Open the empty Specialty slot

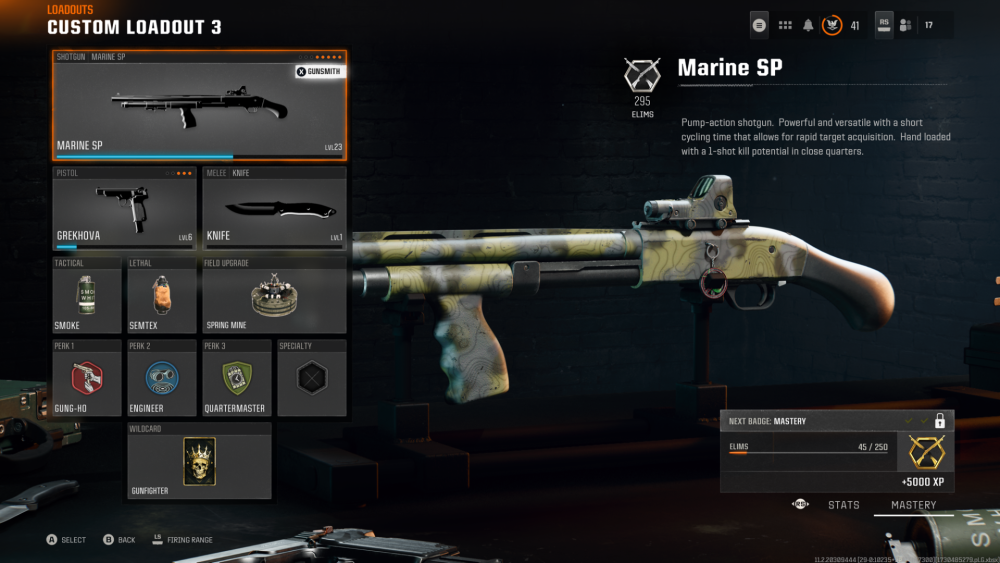click(x=311, y=378)
